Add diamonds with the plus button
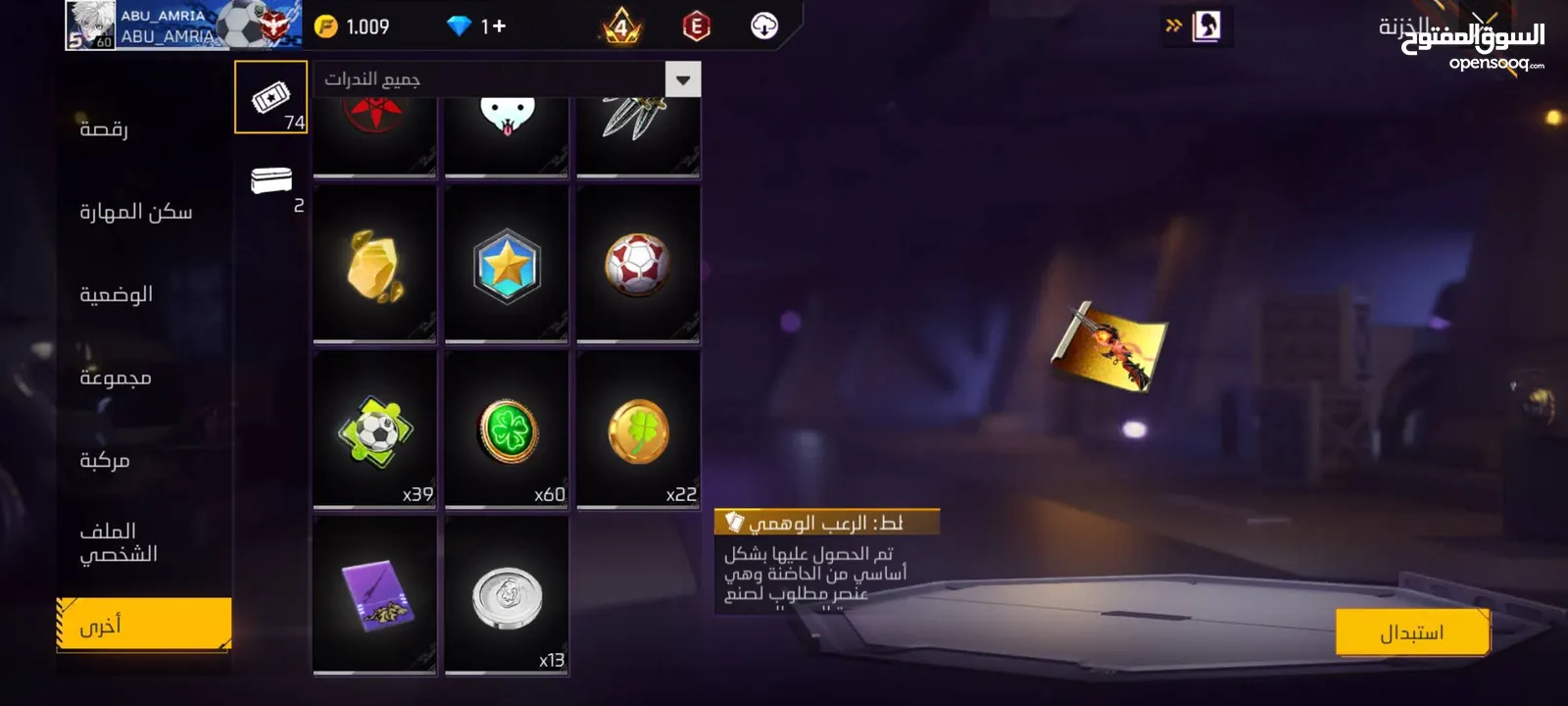The width and height of the screenshot is (1568, 706). 498,26
